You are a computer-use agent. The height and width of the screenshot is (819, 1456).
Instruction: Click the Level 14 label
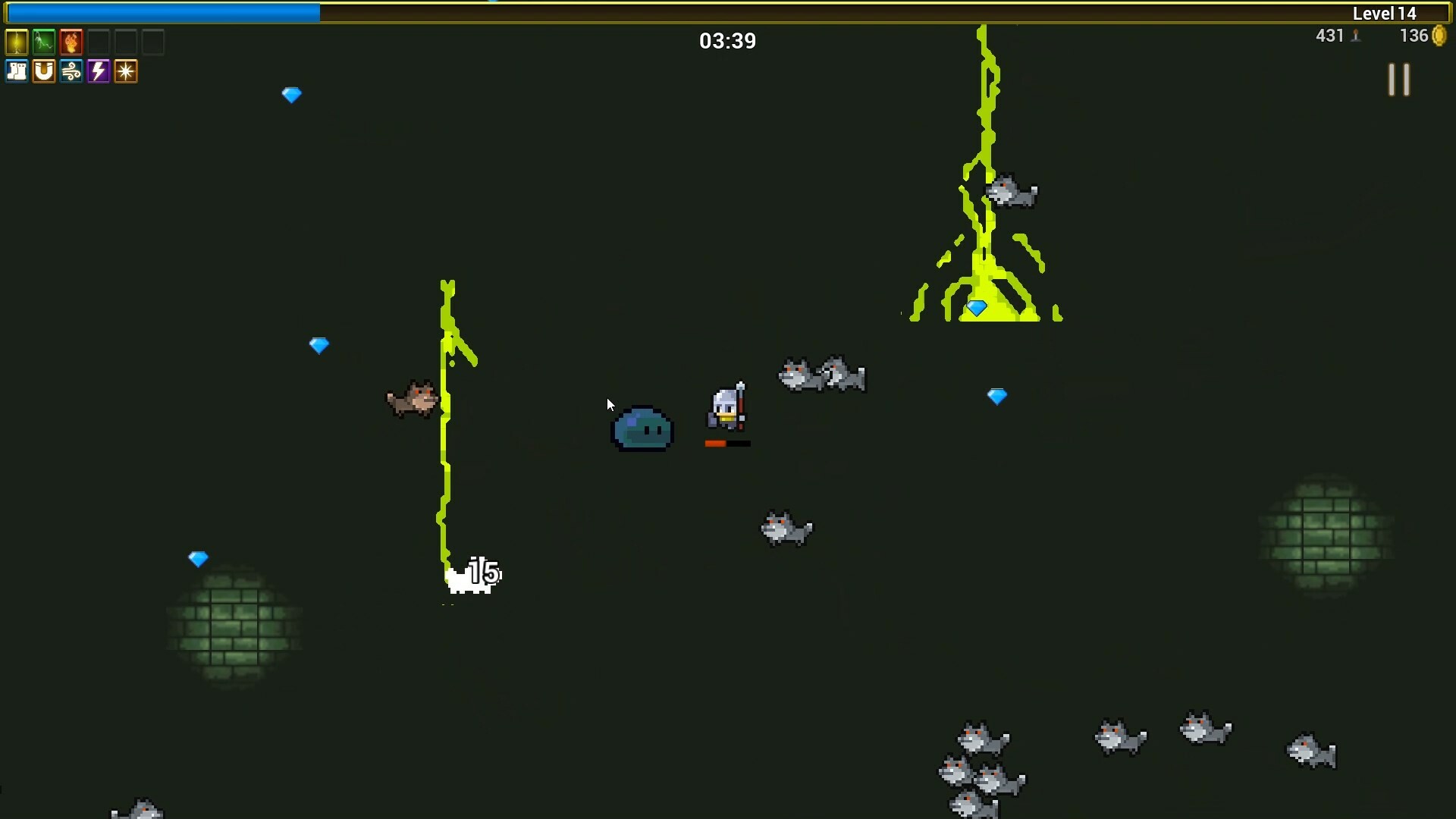pos(1383,12)
